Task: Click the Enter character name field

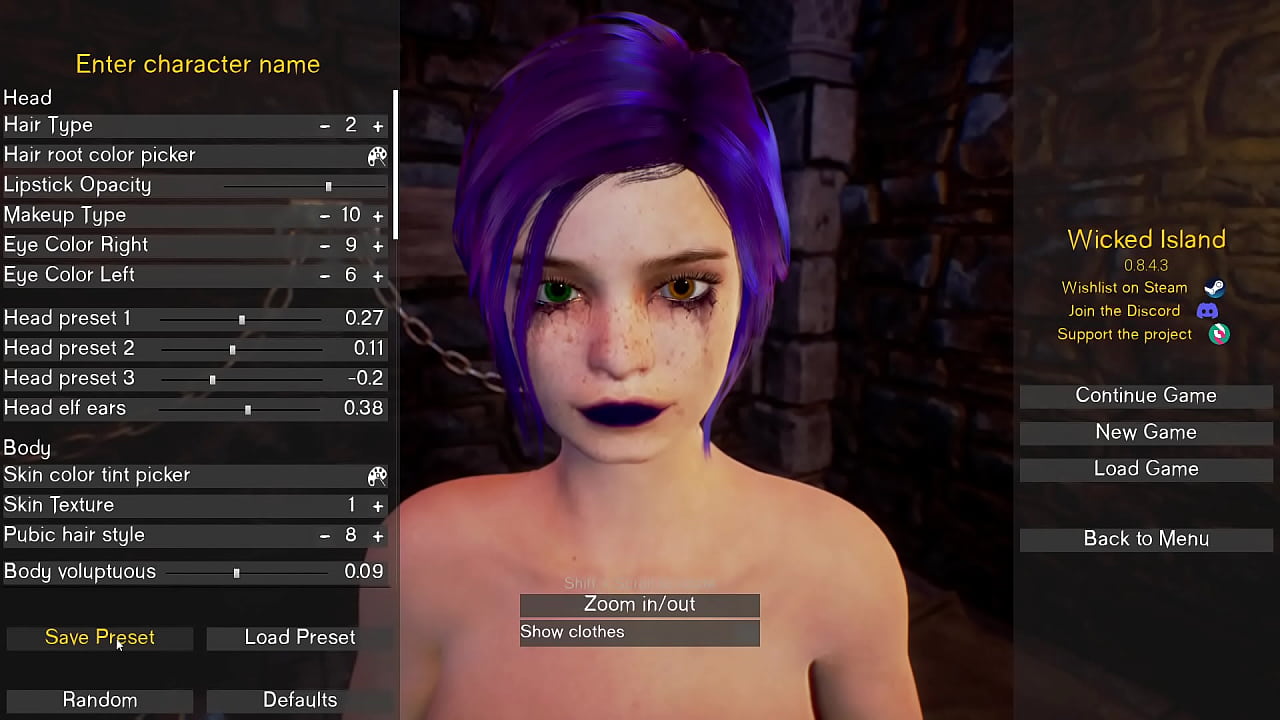Action: (198, 65)
